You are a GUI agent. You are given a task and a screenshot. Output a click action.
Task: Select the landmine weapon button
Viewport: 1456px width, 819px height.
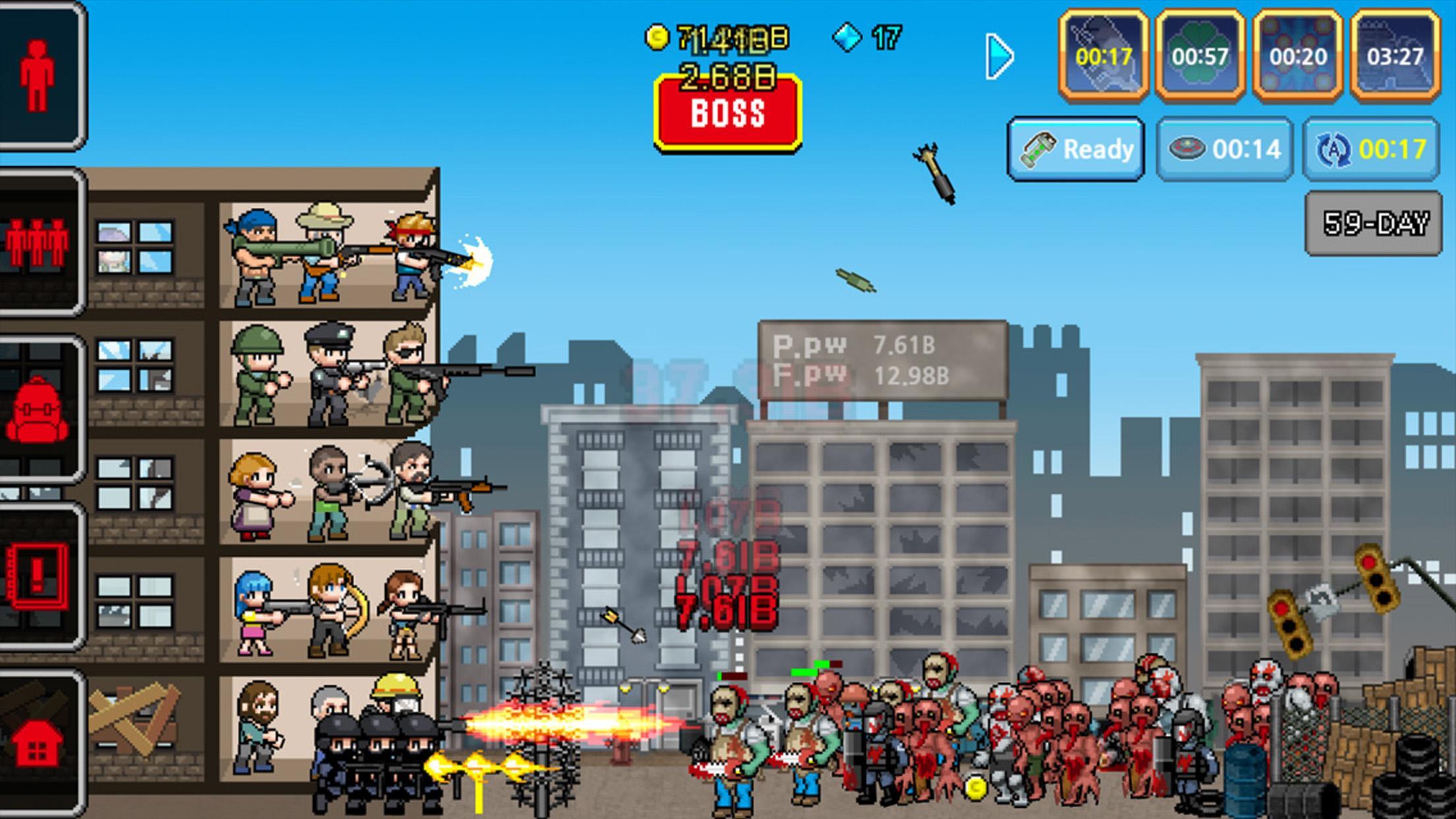tap(1223, 149)
